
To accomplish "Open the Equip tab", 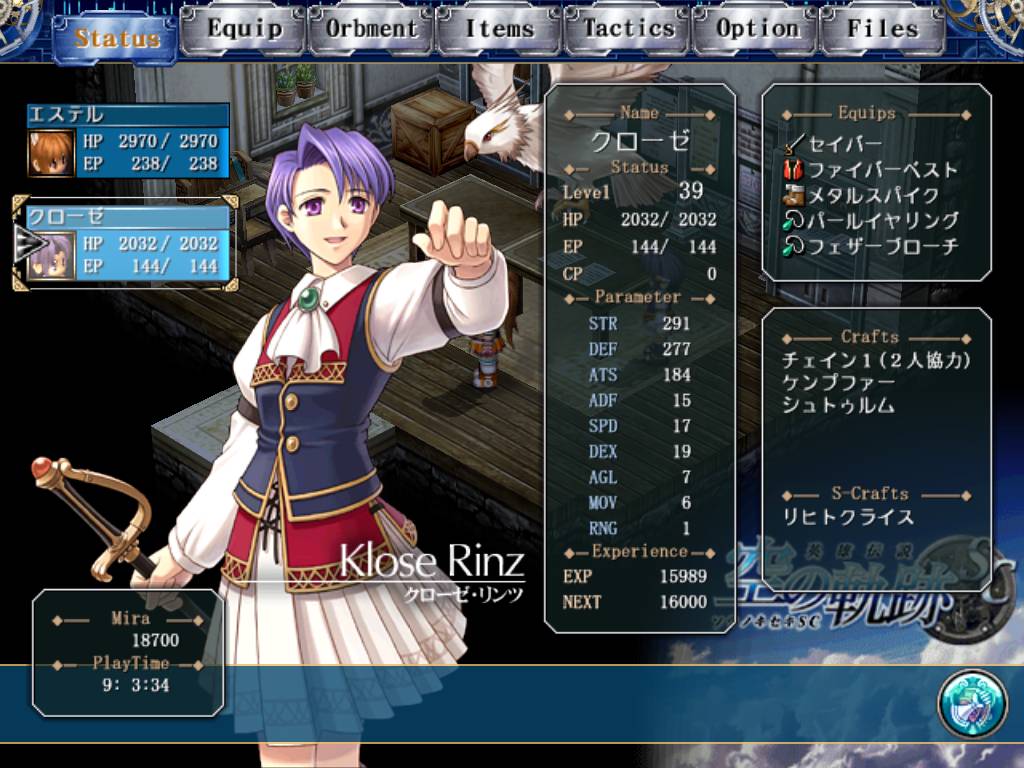I will (244, 29).
